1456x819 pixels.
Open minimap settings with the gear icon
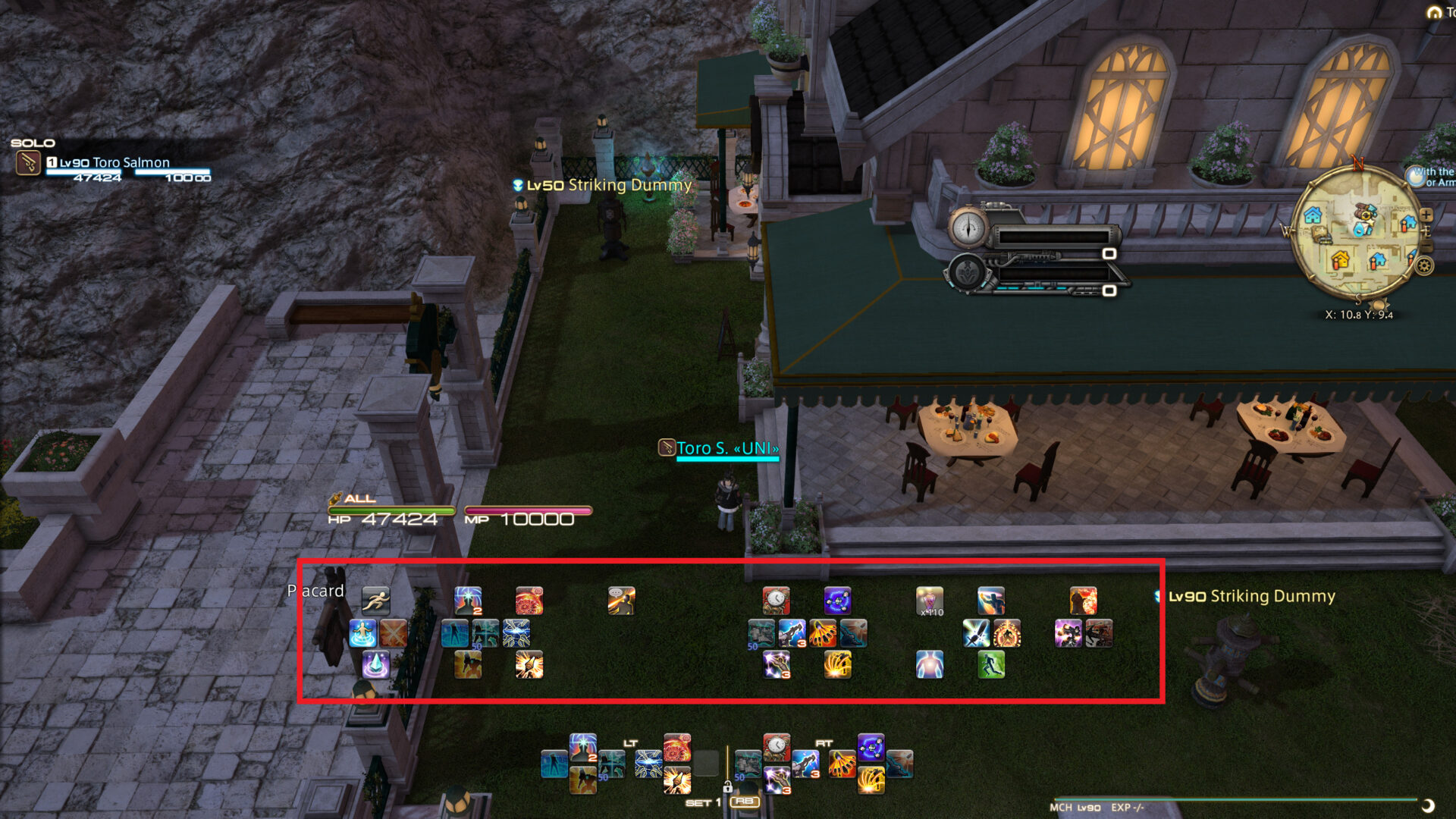1424,265
